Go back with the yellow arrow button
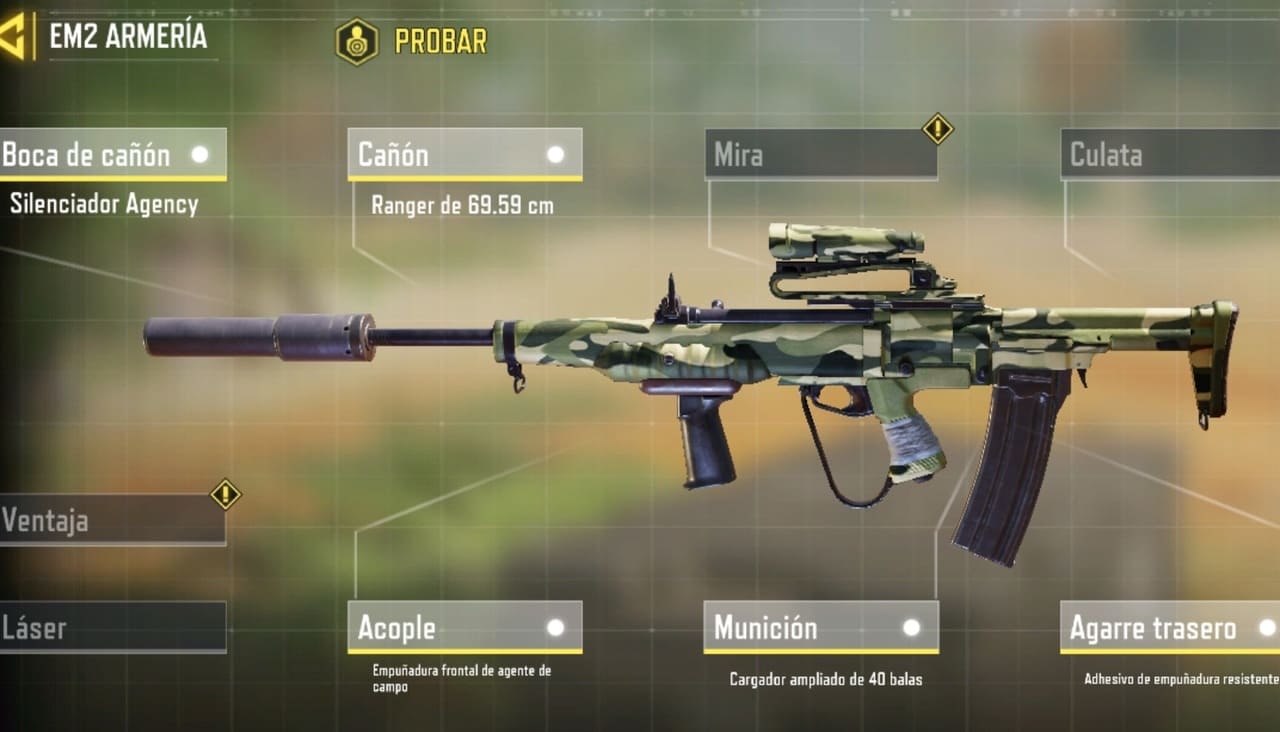Screen dimensions: 1280x732 pos(14,37)
